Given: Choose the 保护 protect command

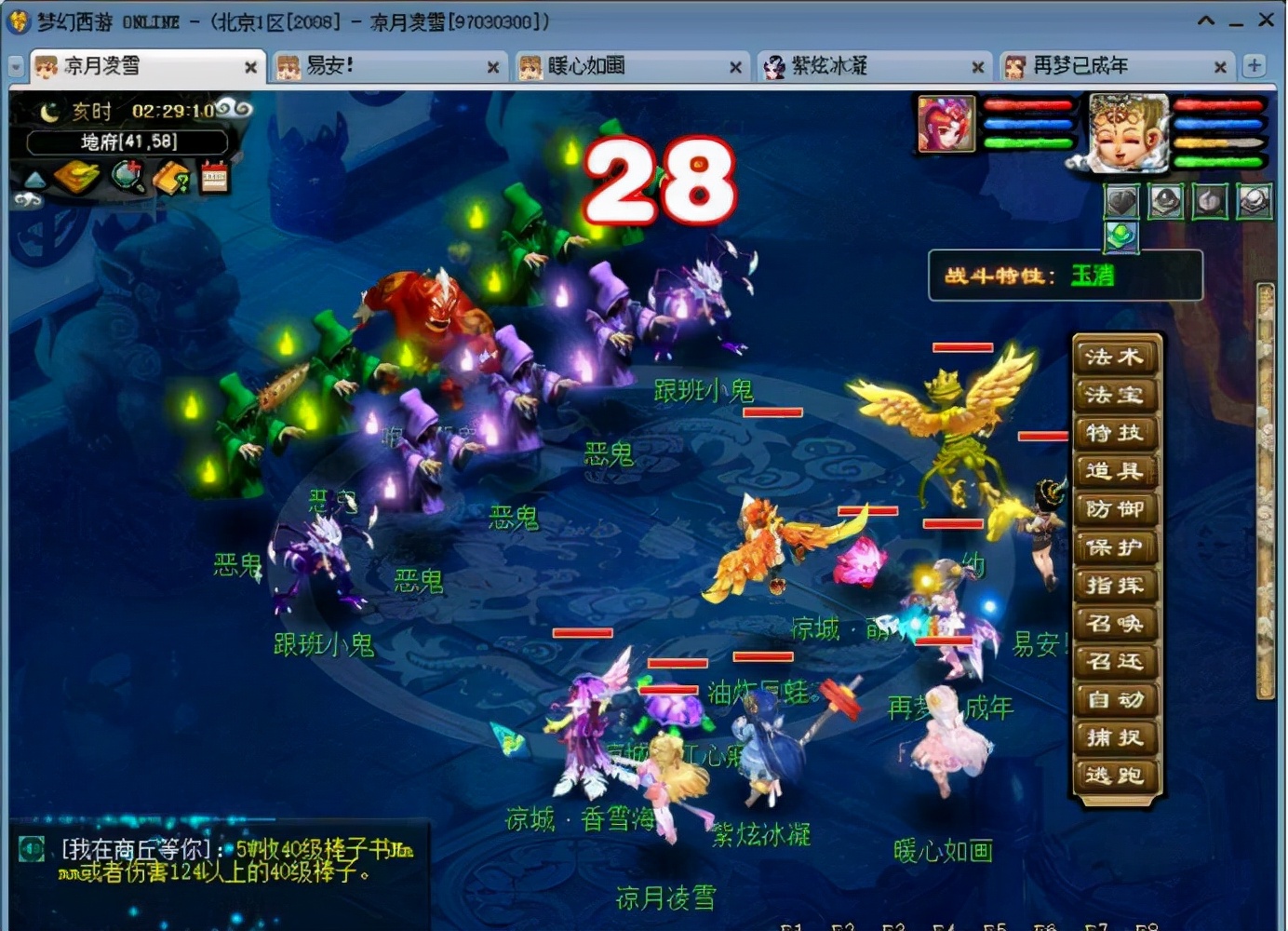Looking at the screenshot, I should pos(1115,547).
